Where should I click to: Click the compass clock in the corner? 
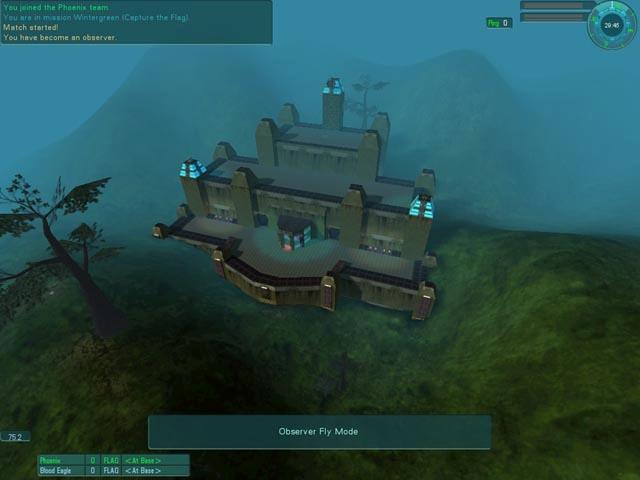point(612,23)
